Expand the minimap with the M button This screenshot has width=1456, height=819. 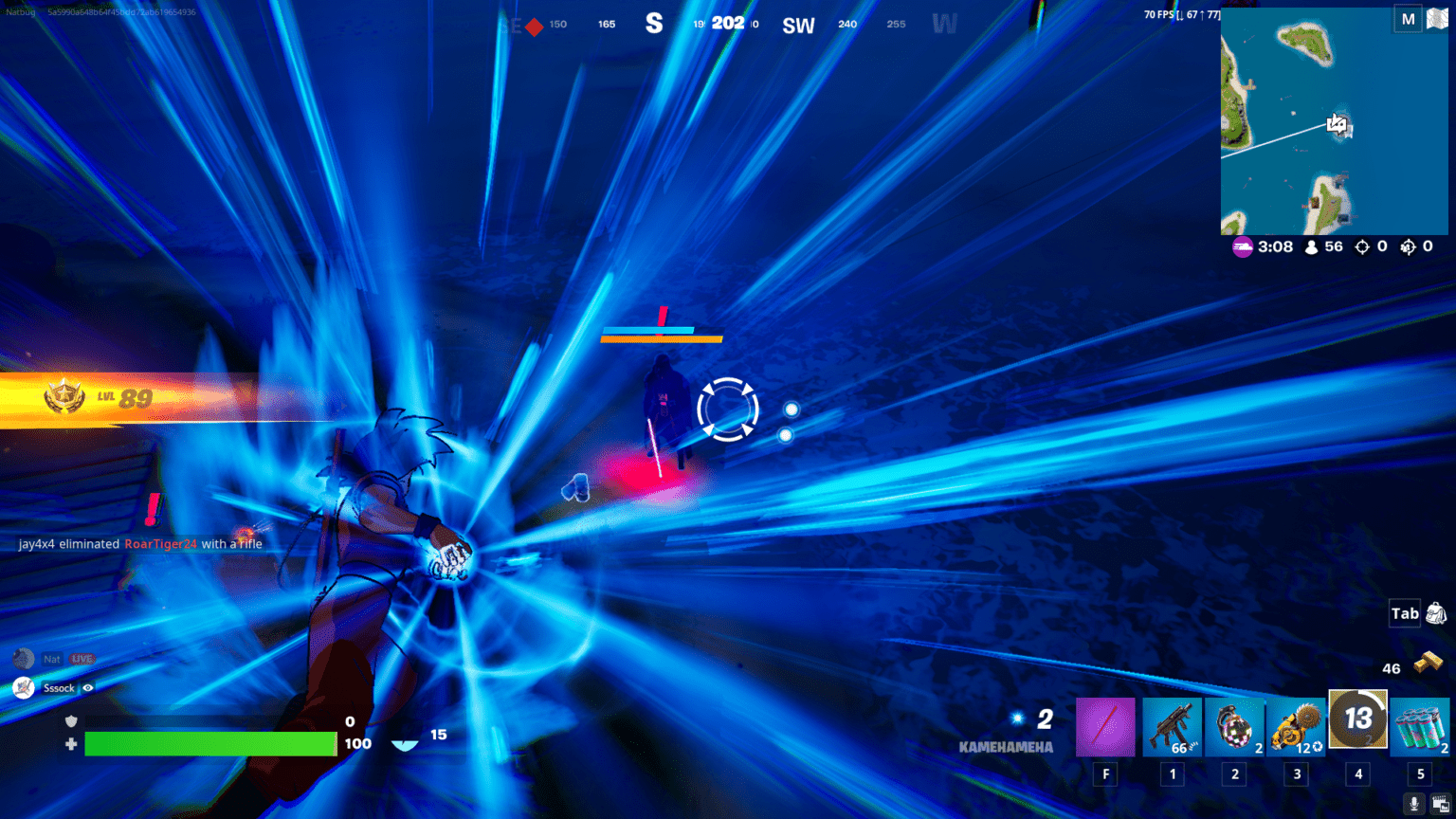click(1410, 18)
